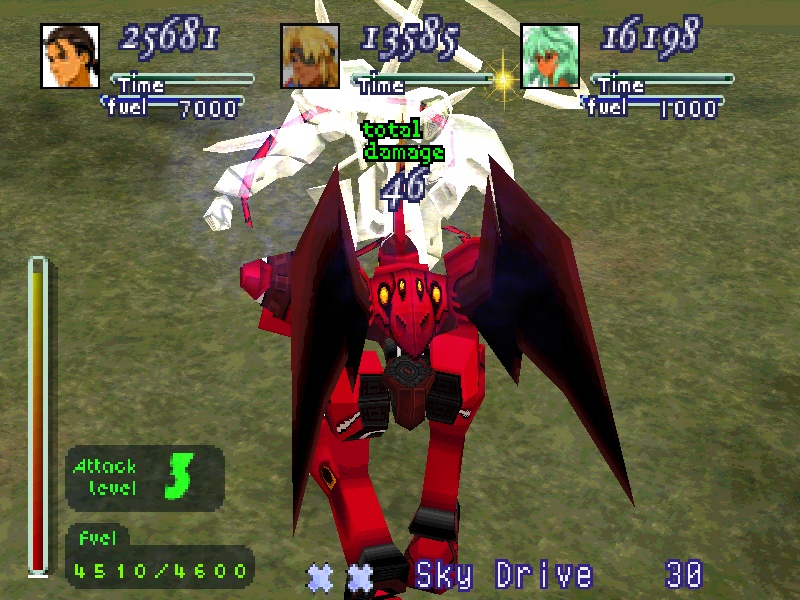
Task: Select the dark-haired pilot portrait
Action: click(69, 56)
